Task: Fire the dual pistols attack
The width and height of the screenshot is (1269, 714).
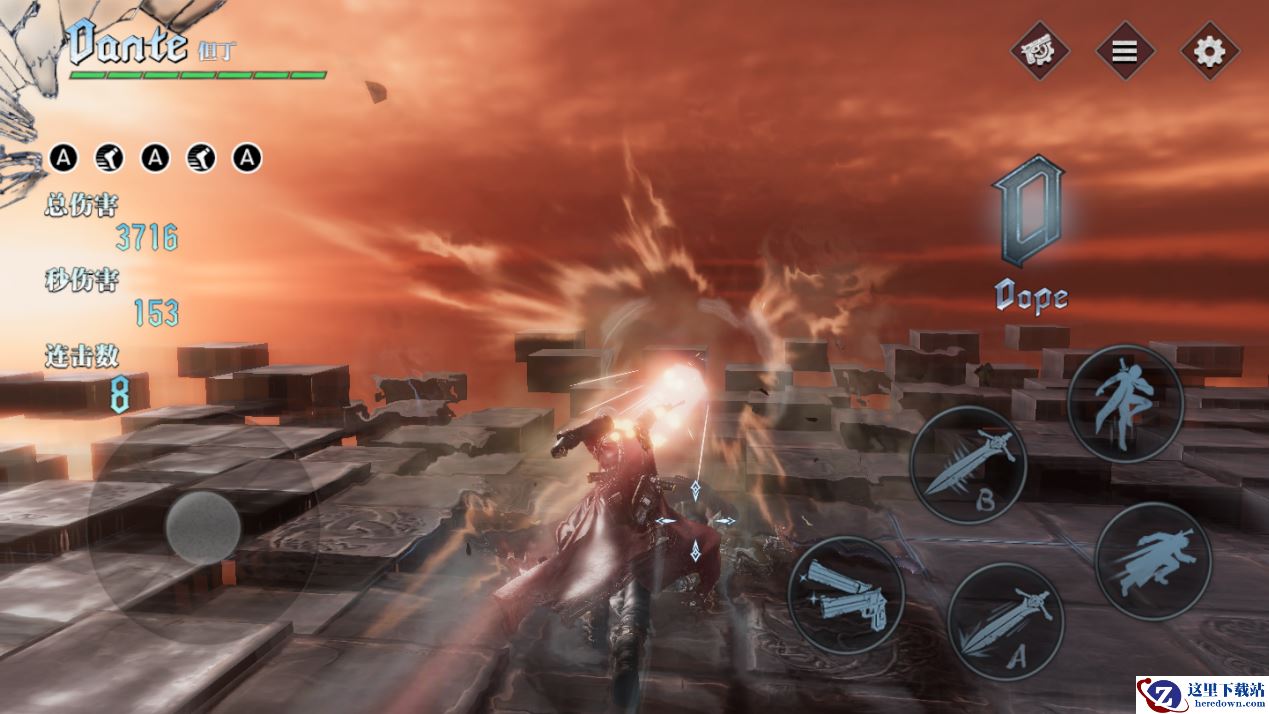Action: pos(846,596)
